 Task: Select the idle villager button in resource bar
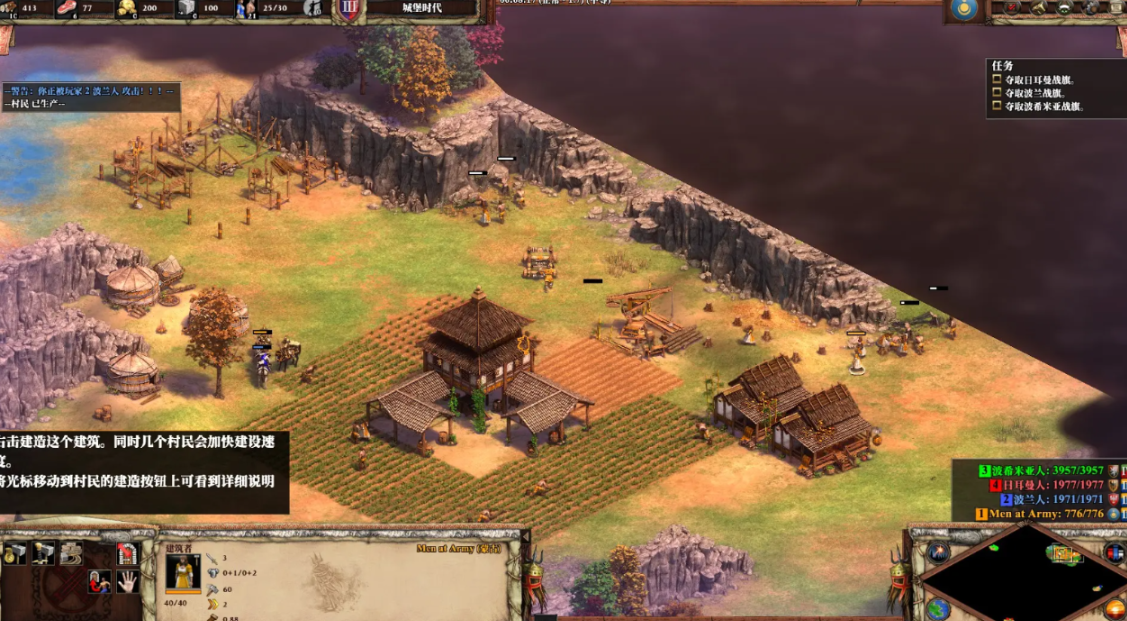(x=312, y=10)
